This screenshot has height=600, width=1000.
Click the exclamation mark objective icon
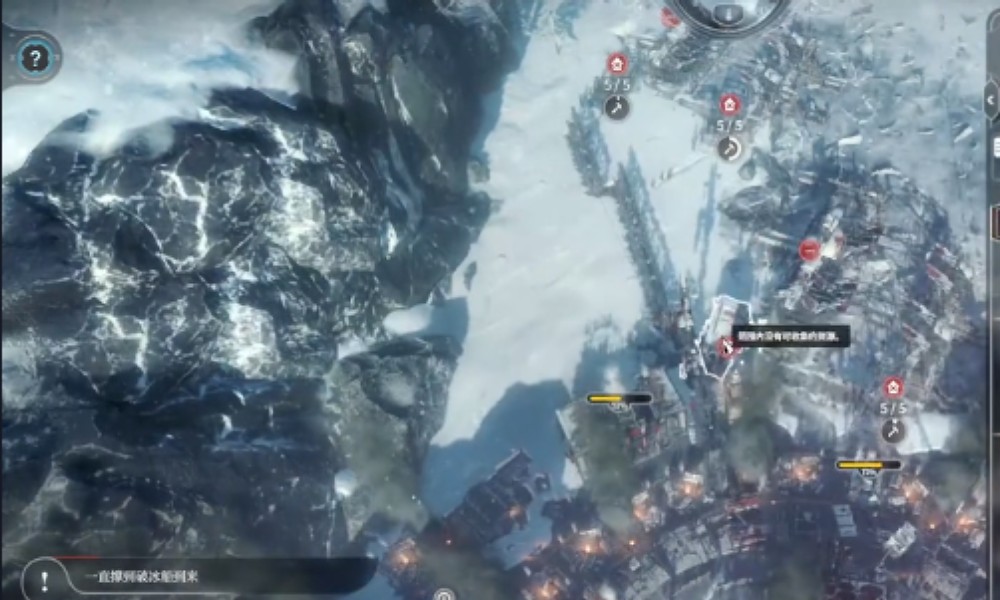(x=42, y=578)
